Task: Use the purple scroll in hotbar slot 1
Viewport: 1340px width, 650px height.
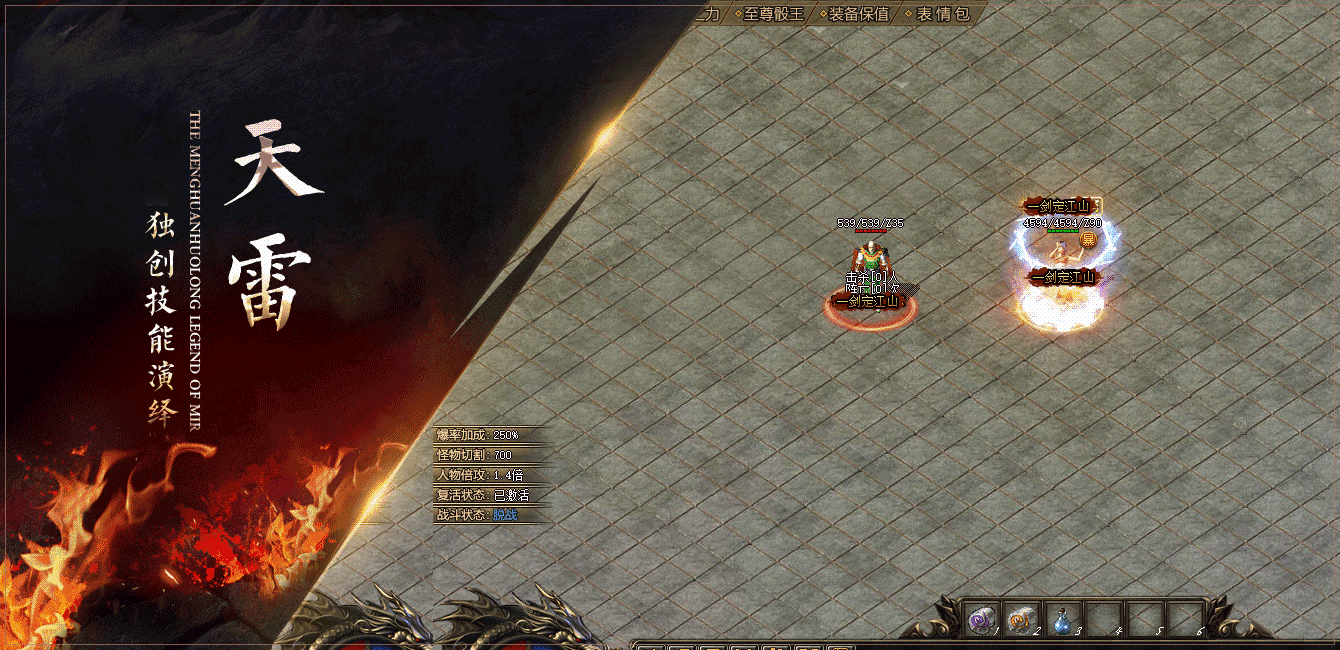Action: [980, 619]
